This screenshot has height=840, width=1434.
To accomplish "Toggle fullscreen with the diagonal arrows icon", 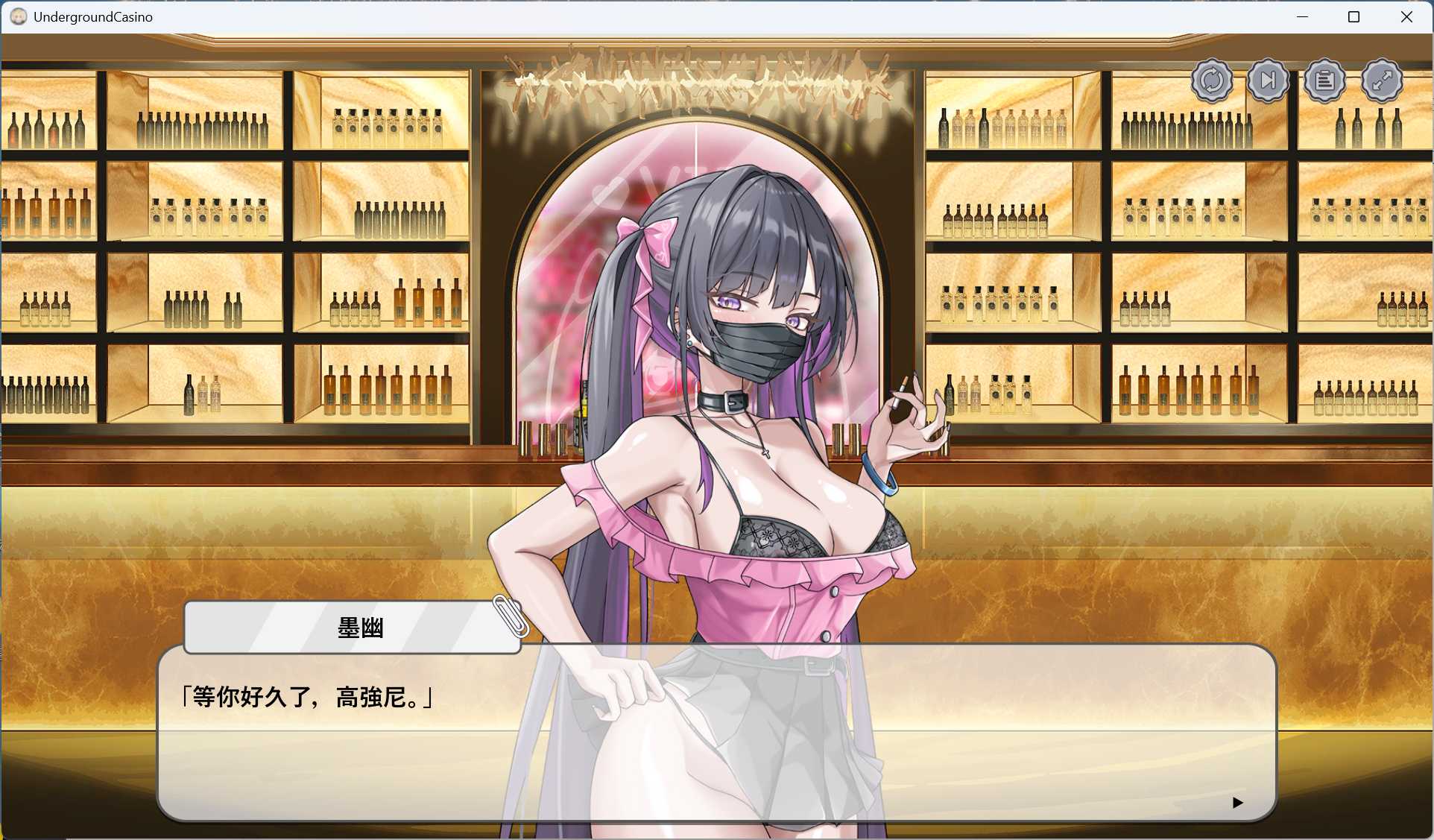I will pos(1383,80).
